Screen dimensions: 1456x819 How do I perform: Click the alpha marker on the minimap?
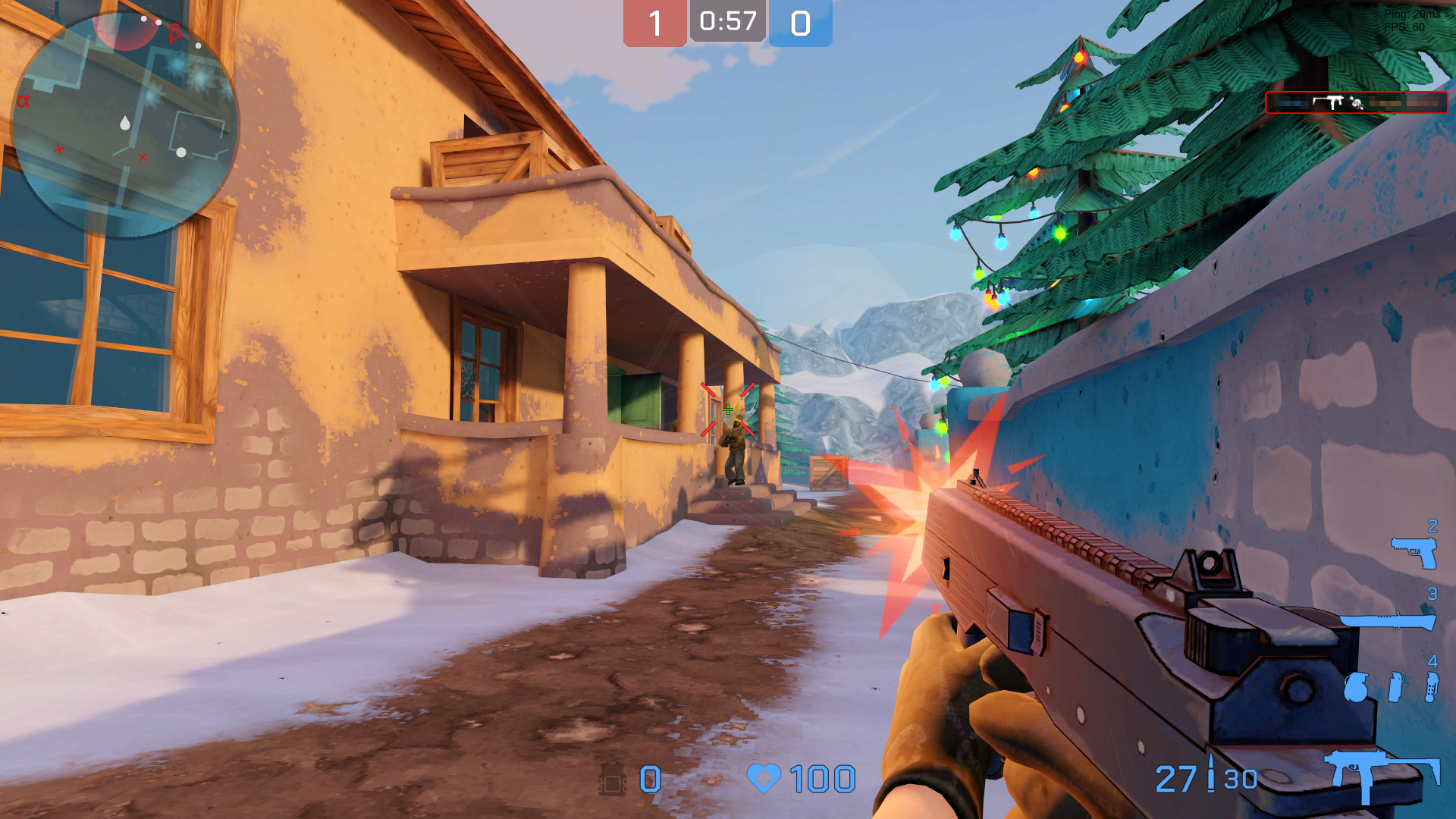click(x=24, y=100)
